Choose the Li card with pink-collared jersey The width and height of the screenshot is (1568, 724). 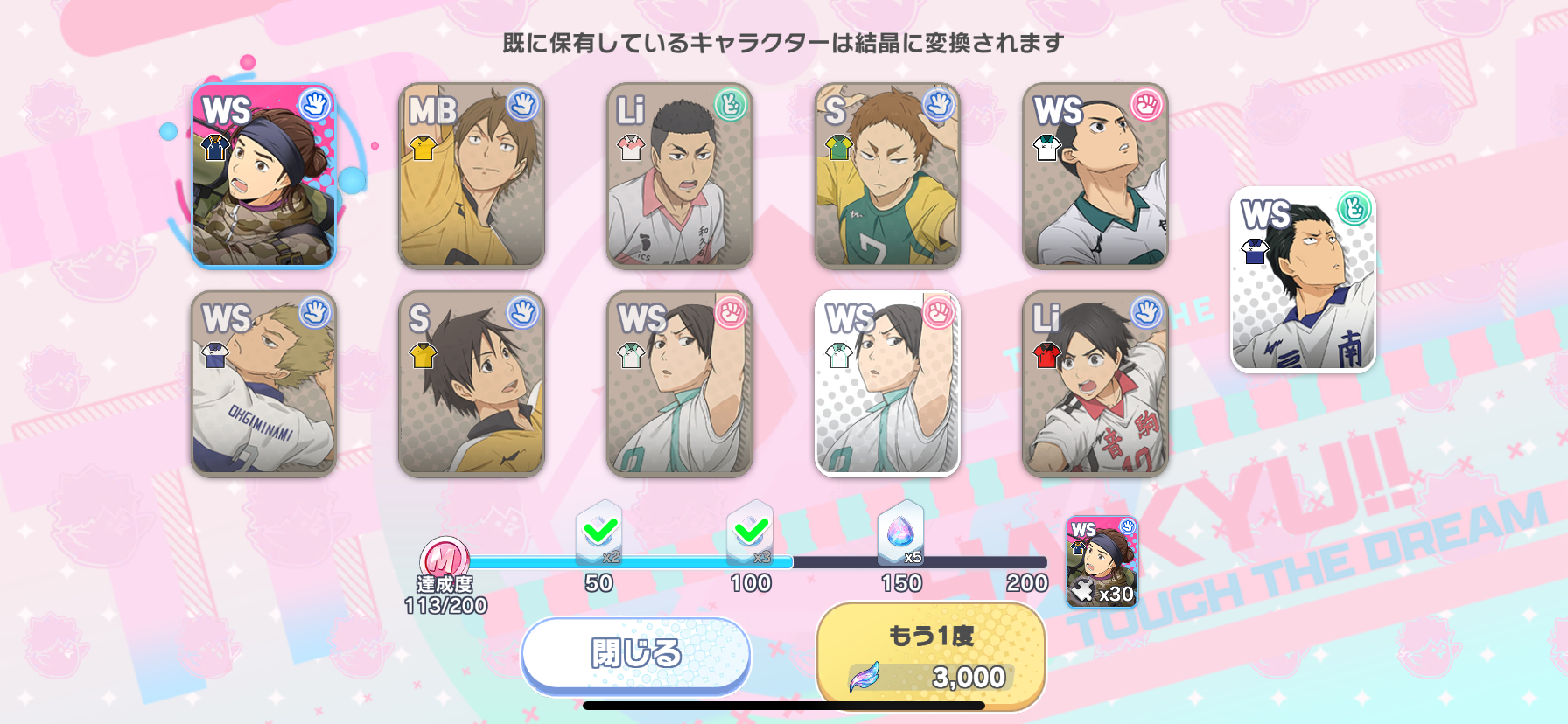(680, 176)
